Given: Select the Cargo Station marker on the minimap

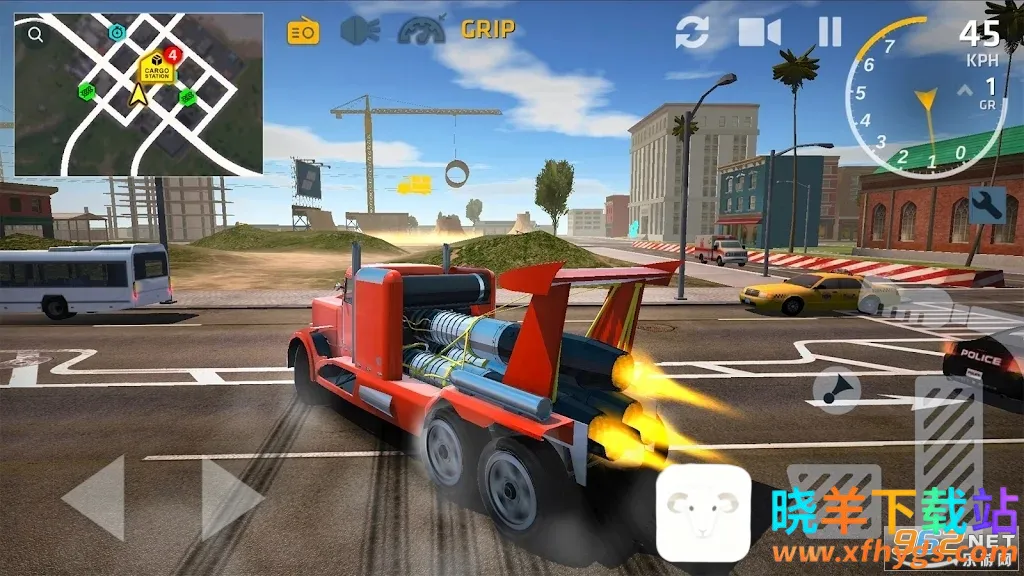Looking at the screenshot, I should tap(155, 69).
